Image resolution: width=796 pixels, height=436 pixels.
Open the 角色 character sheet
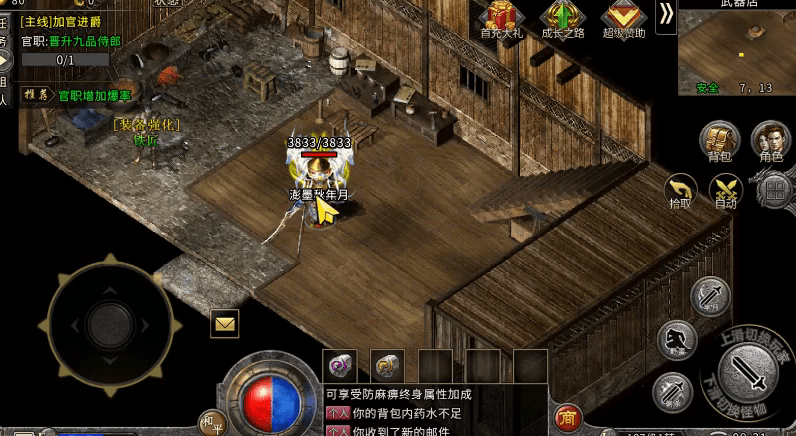click(x=770, y=142)
